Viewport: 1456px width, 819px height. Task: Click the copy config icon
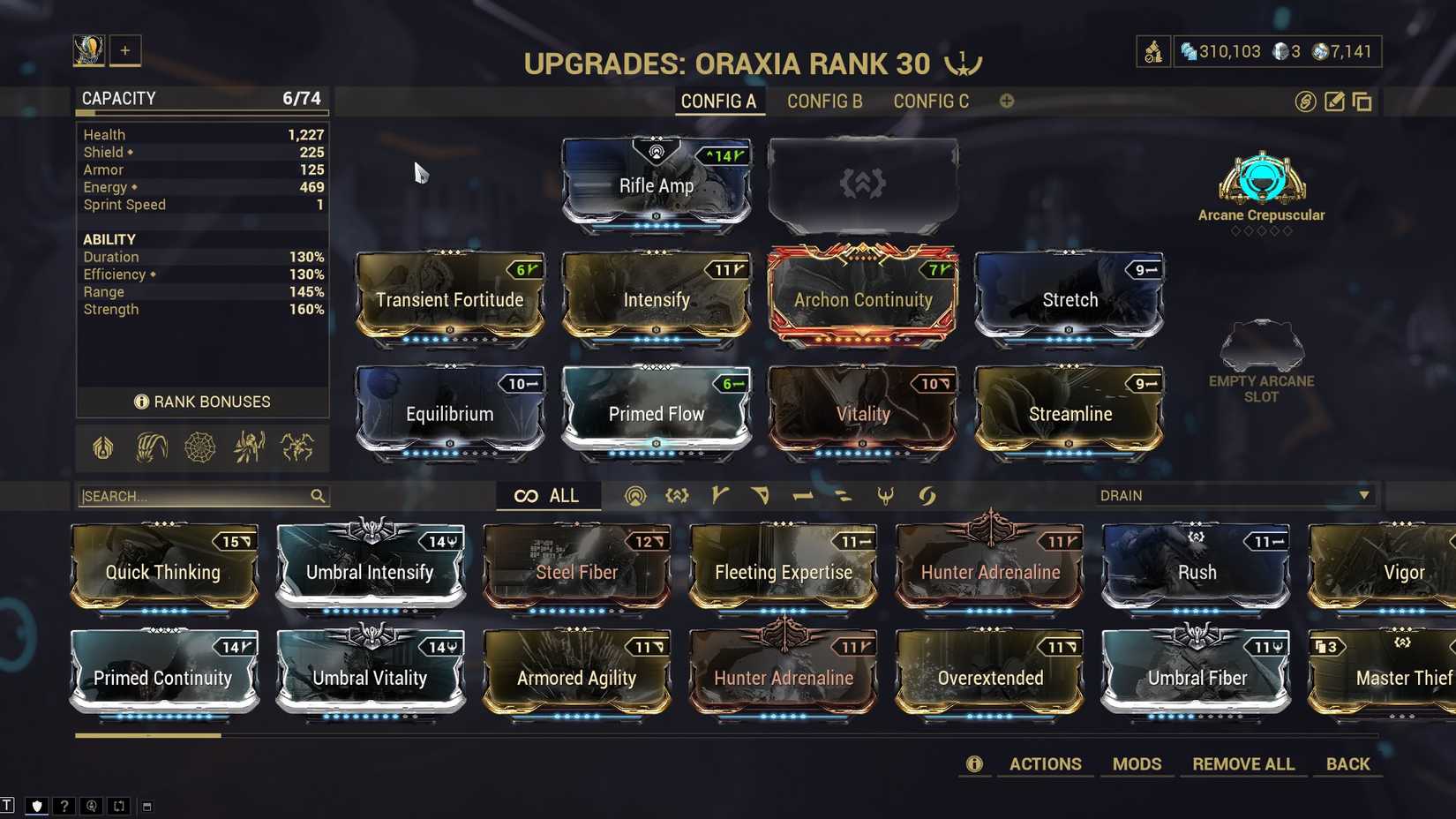1362,101
